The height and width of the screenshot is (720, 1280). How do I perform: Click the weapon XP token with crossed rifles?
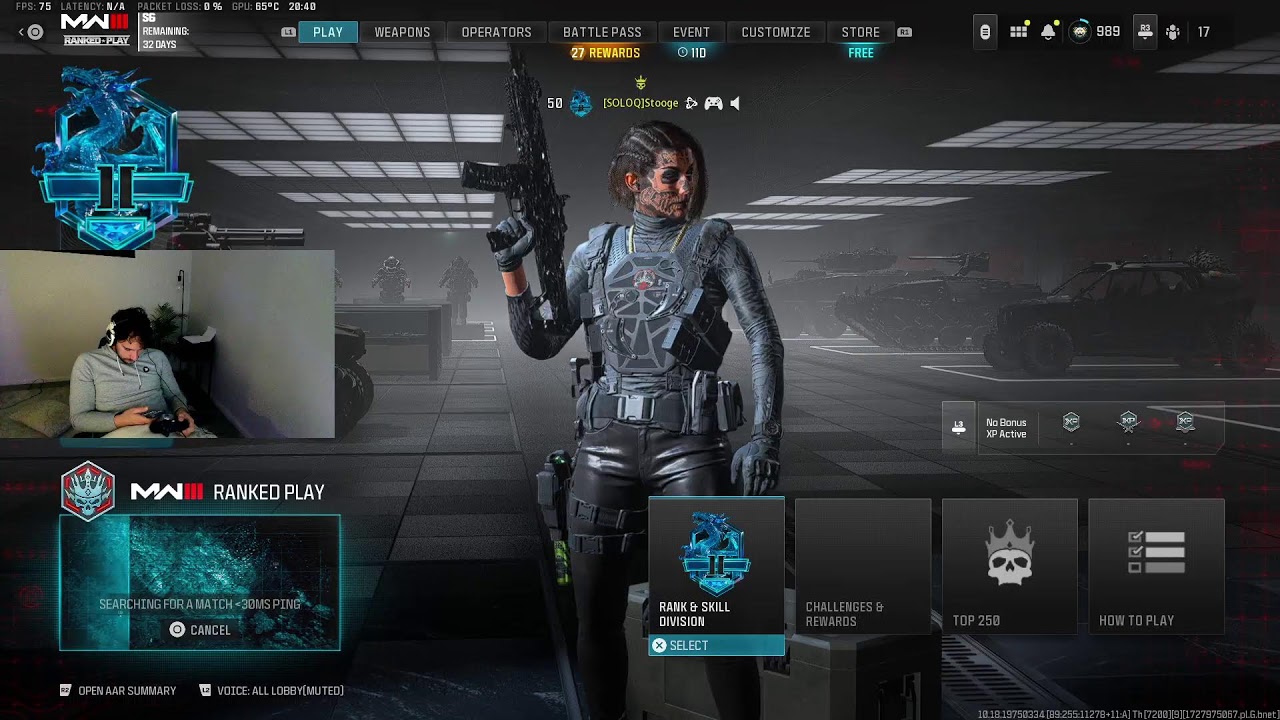tap(1128, 422)
